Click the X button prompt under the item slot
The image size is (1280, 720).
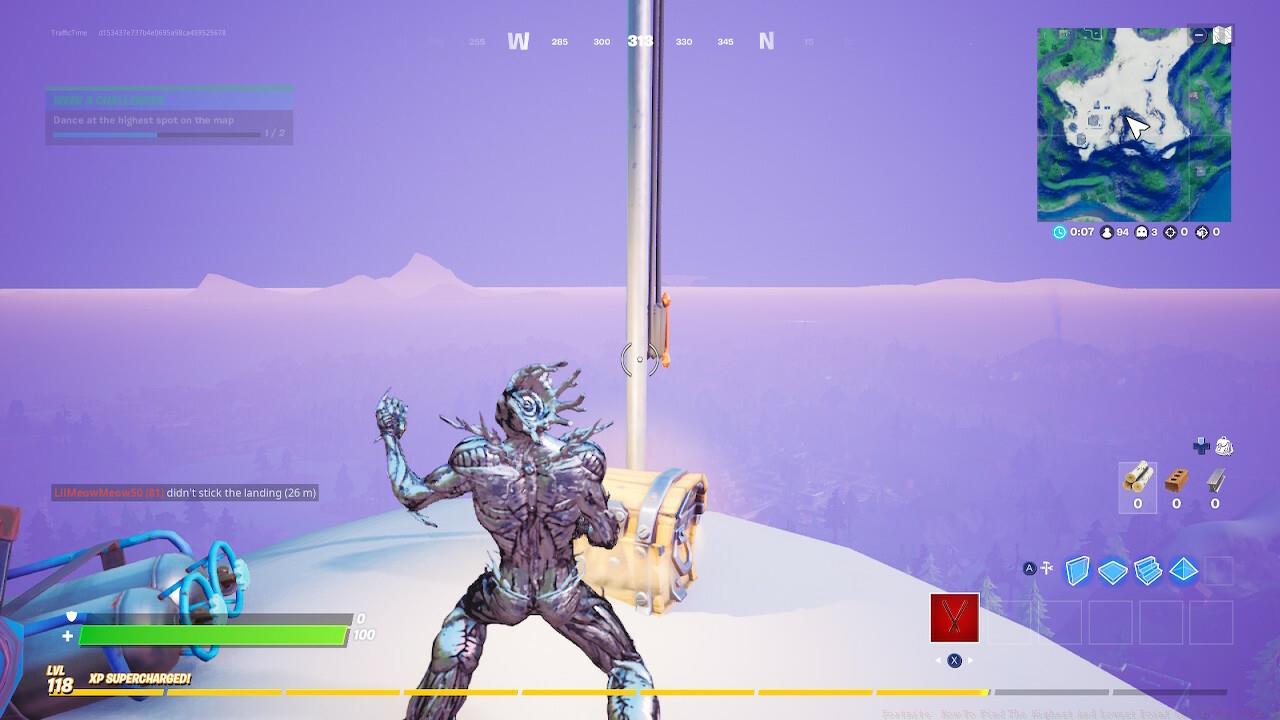[953, 660]
